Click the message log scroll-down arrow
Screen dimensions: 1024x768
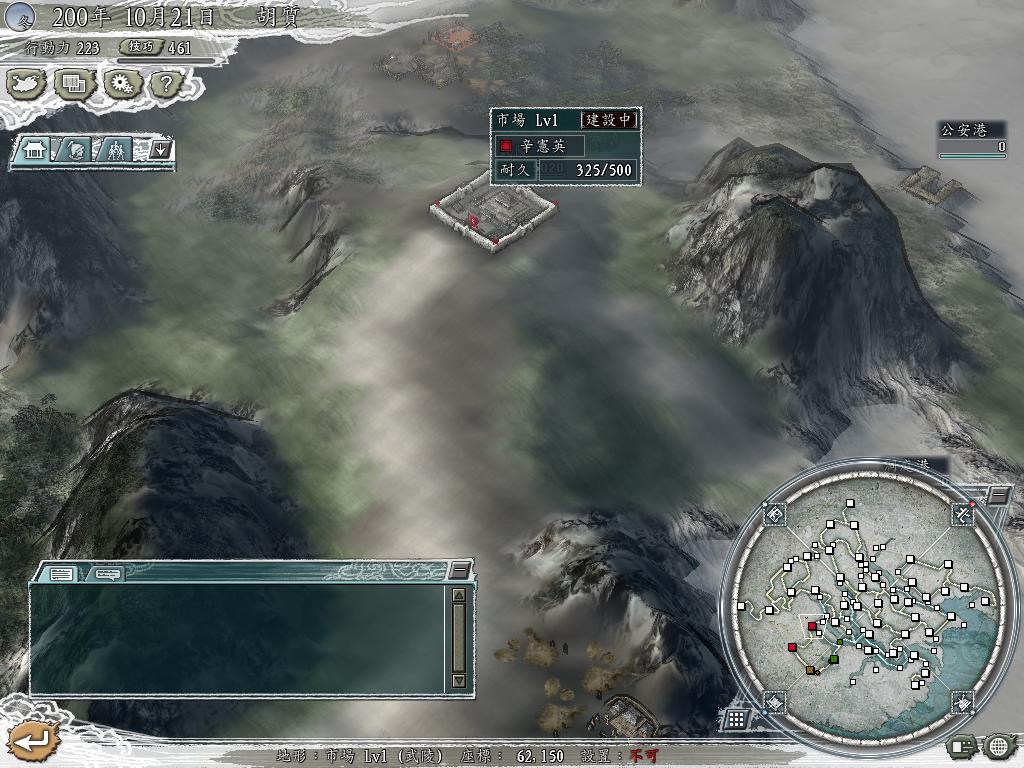[459, 680]
